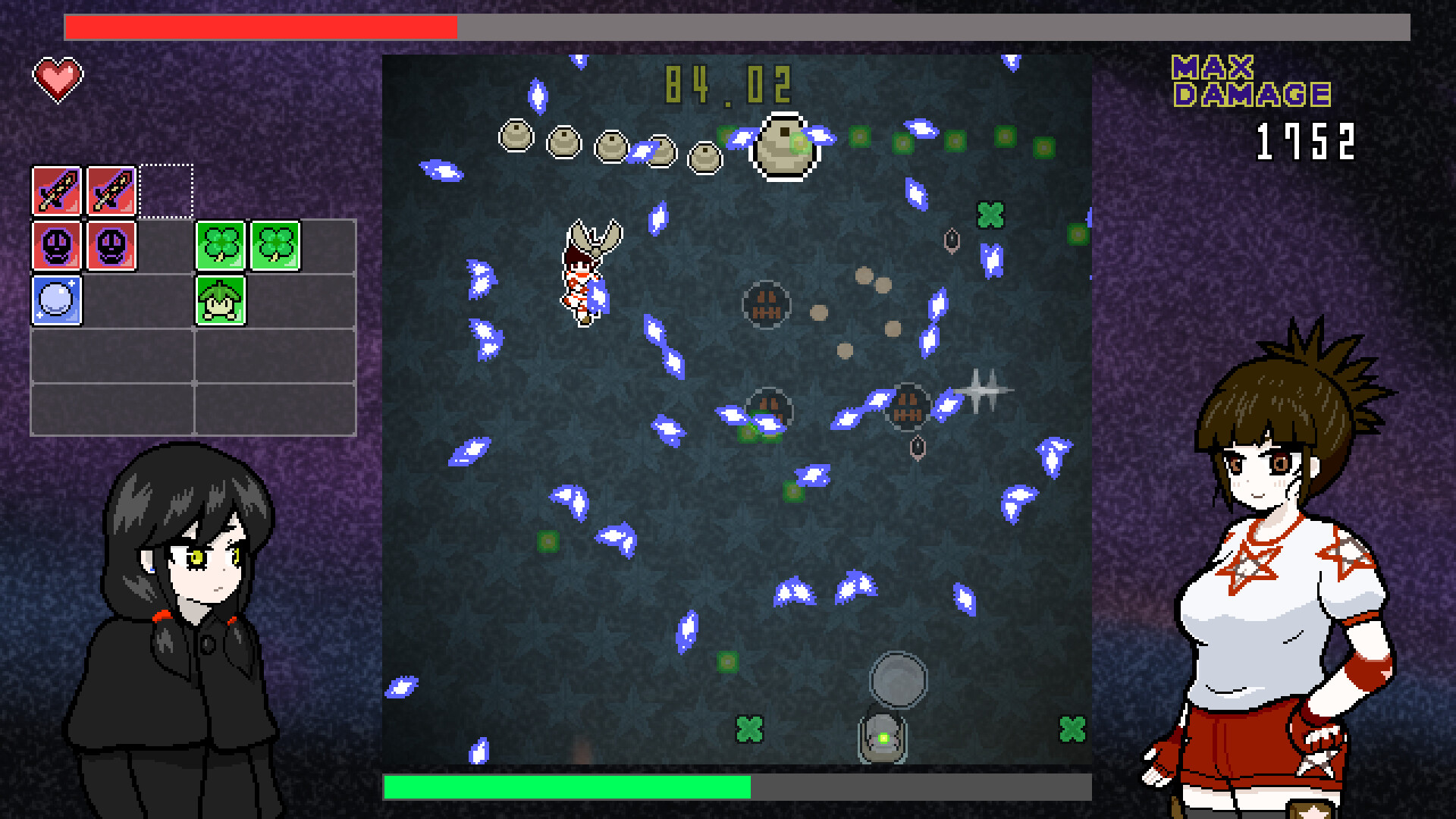Select the first sword item icon
Image resolution: width=1456 pixels, height=819 pixels.
56,192
